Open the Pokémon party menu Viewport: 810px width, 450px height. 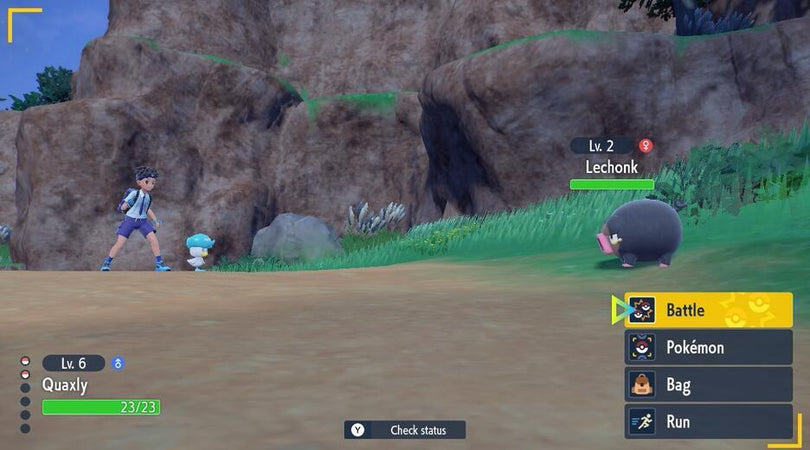tap(708, 348)
